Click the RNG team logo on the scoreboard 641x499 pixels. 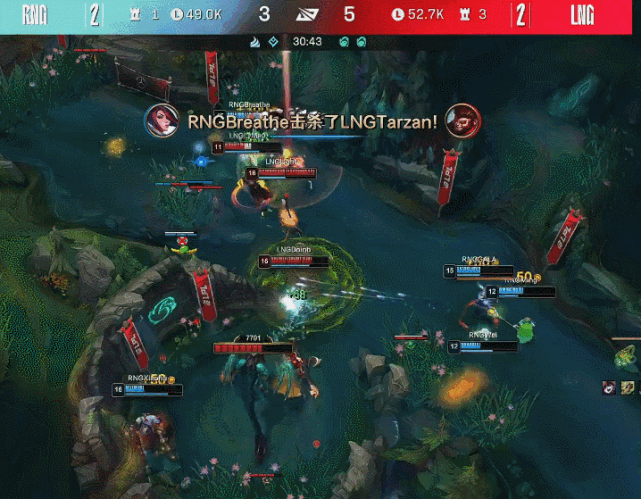34,14
